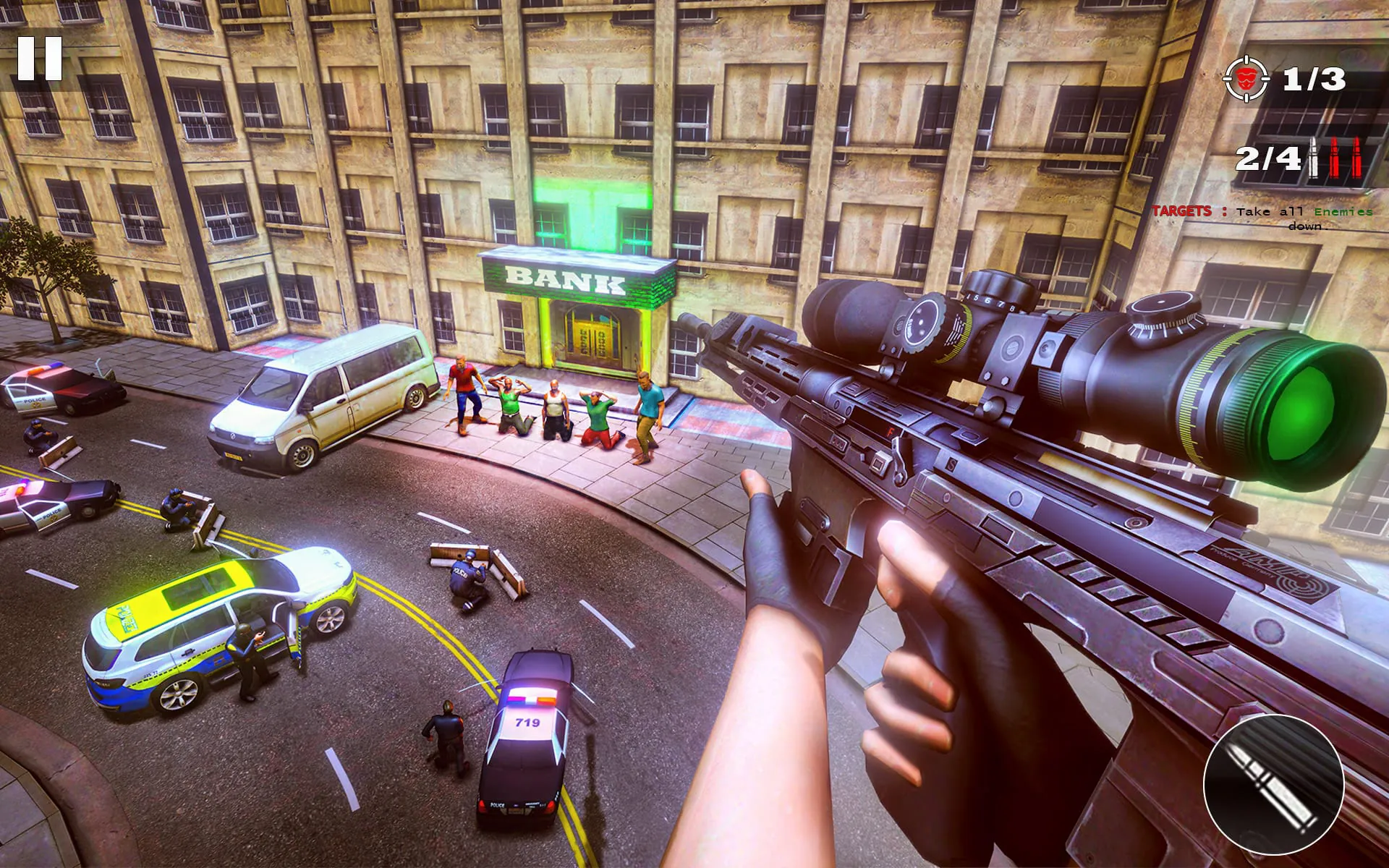Select the white bullet in the ammo row
This screenshot has height=868, width=1389.
(x=1314, y=158)
